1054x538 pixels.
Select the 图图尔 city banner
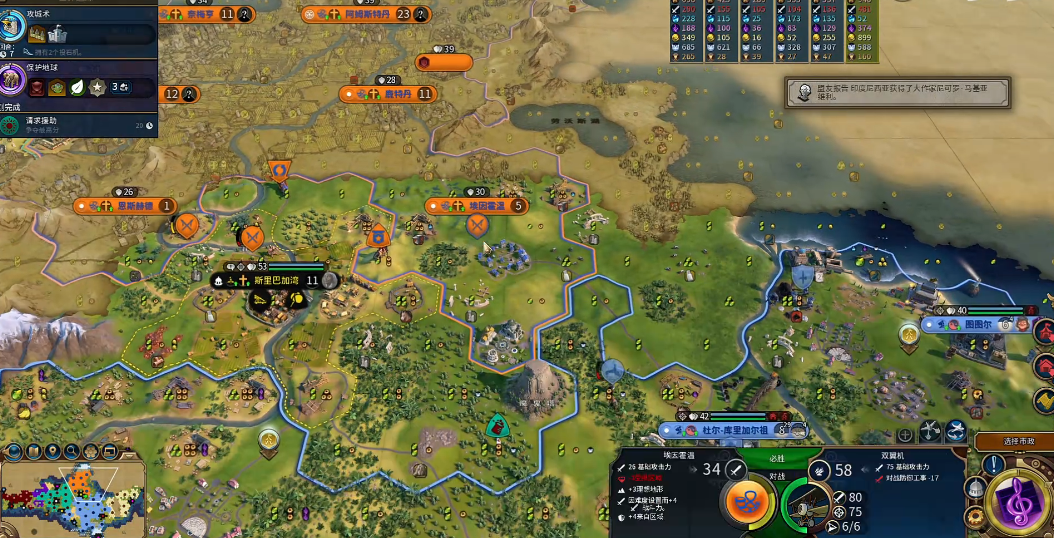click(x=975, y=325)
